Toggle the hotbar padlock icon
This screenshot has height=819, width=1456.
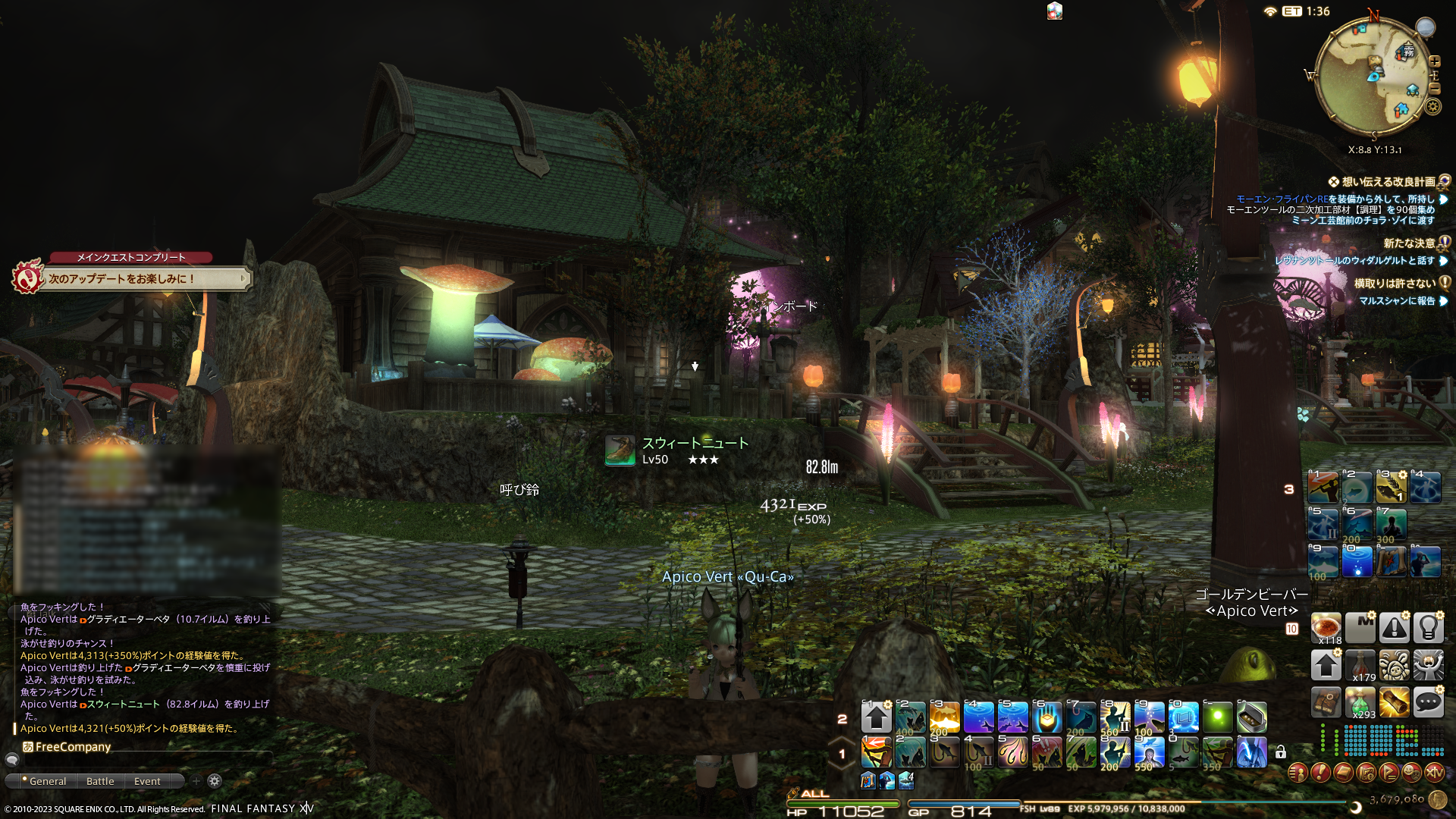click(1281, 752)
